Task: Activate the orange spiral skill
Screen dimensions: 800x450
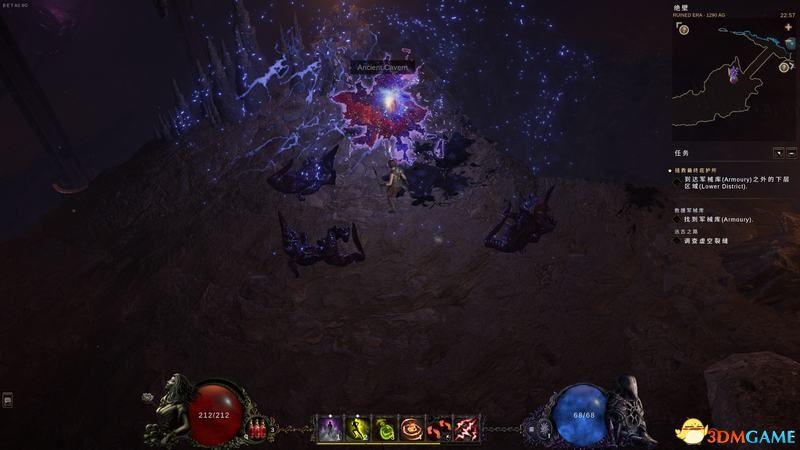Action: (x=412, y=429)
